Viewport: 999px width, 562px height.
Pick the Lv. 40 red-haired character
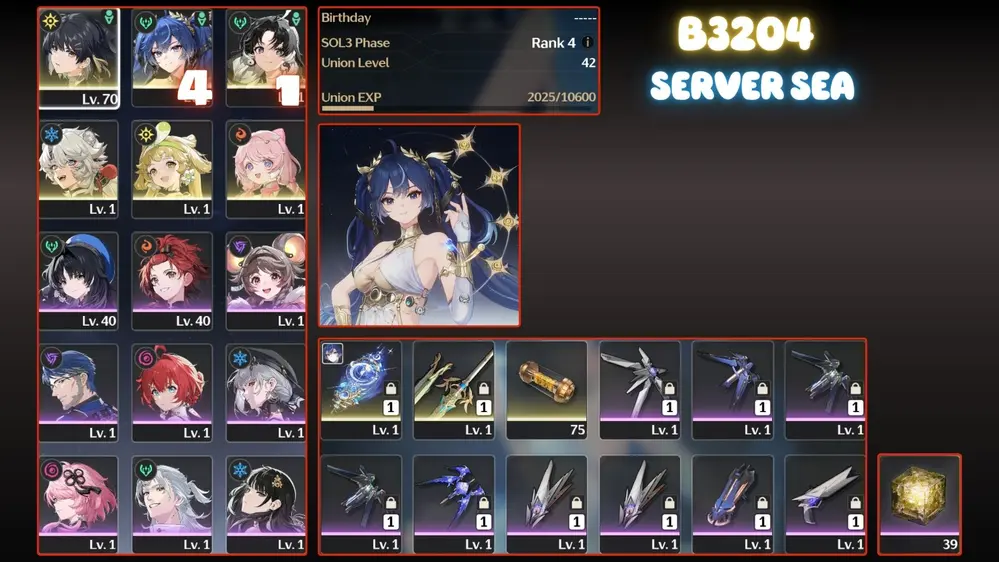(x=172, y=281)
